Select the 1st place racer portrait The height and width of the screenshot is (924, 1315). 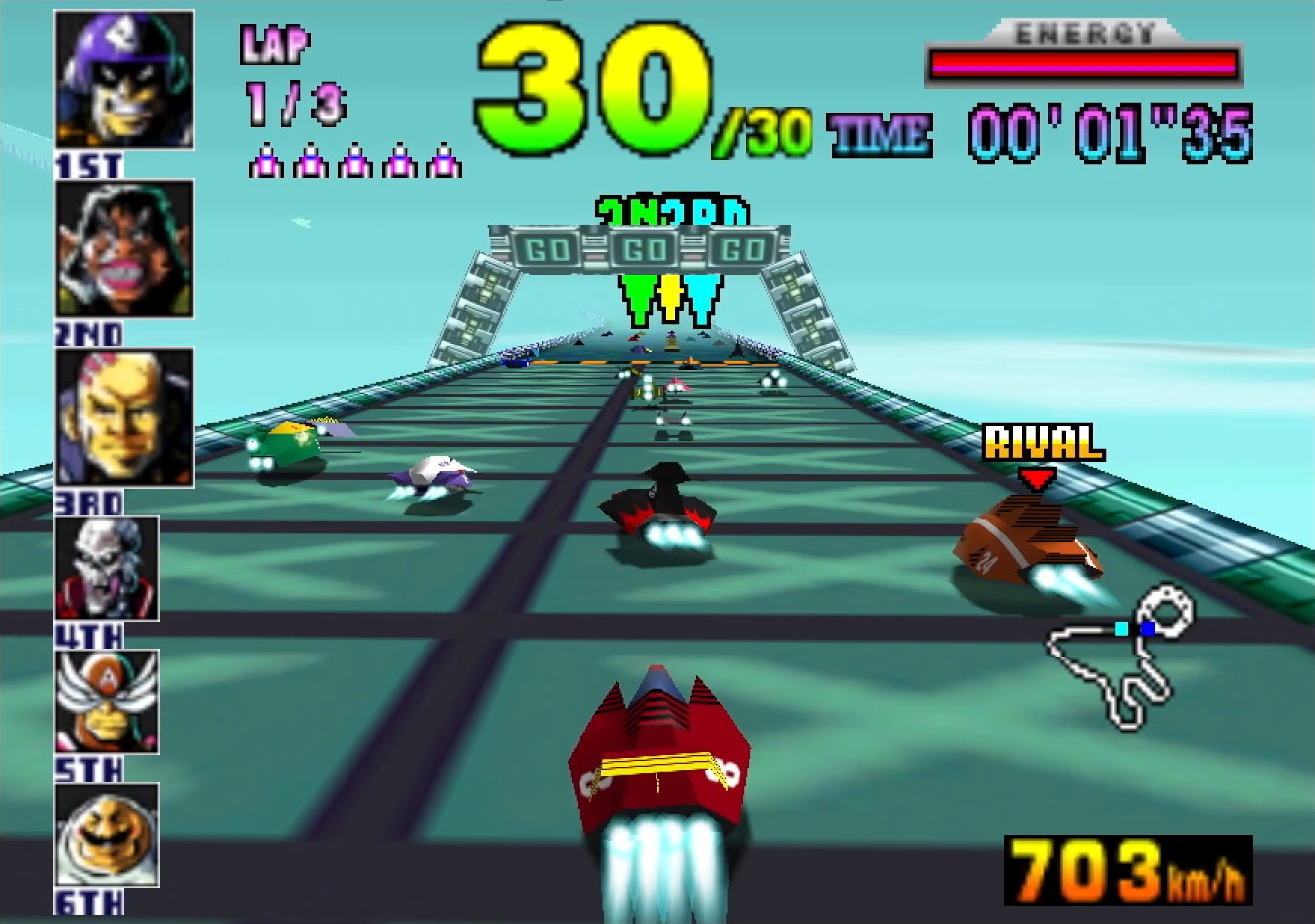point(124,81)
